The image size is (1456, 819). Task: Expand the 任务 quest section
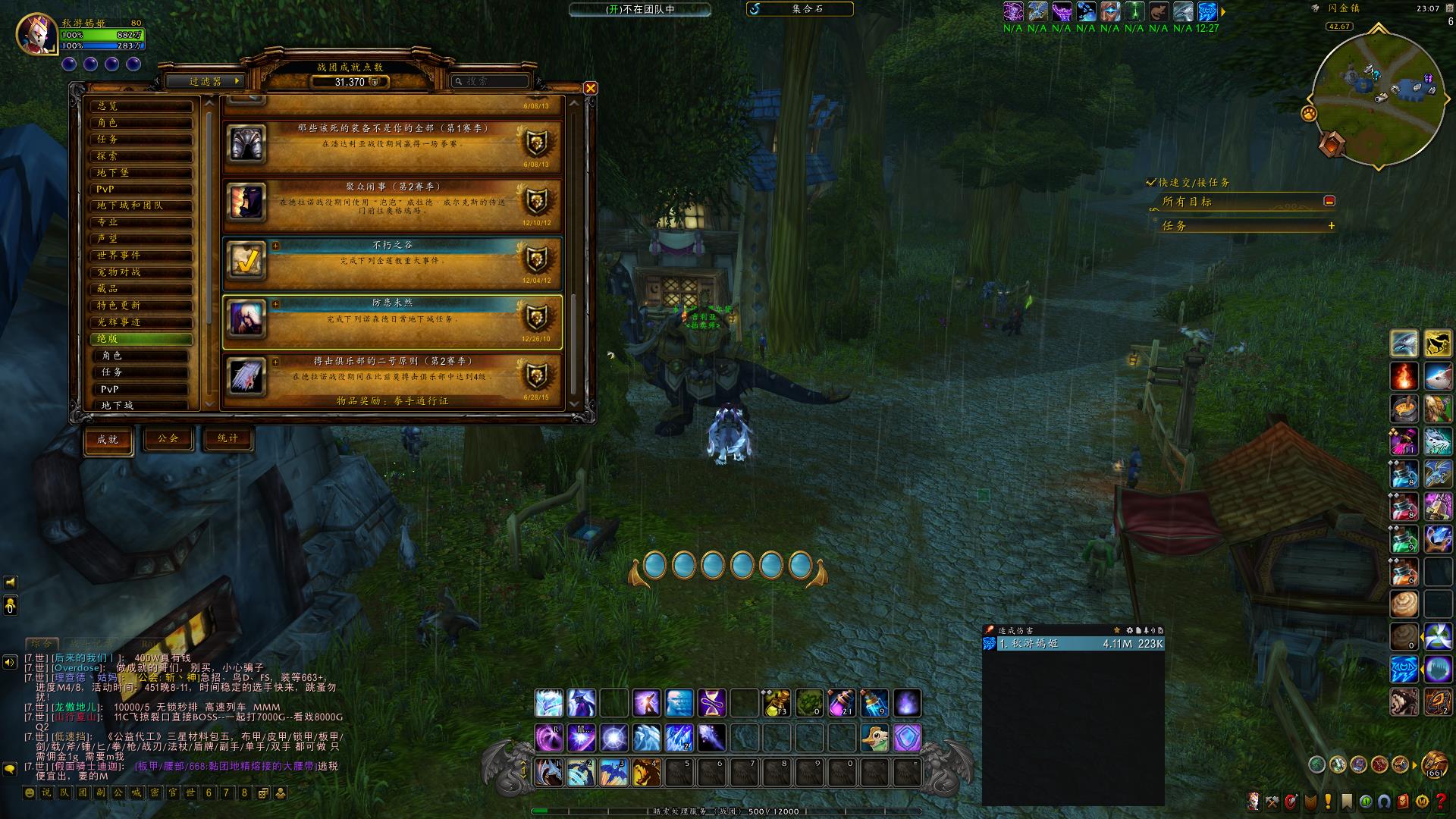1331,226
